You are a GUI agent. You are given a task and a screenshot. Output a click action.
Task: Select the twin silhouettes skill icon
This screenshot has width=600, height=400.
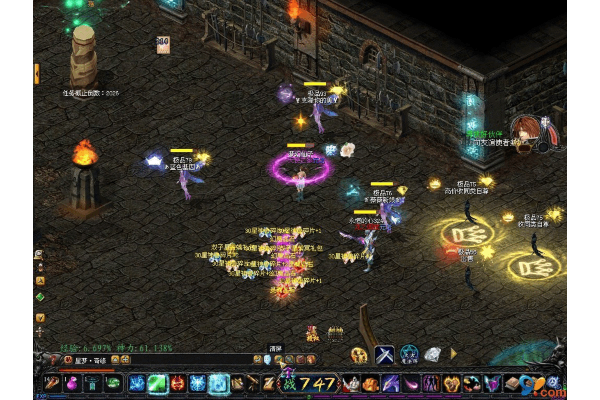tap(430, 383)
